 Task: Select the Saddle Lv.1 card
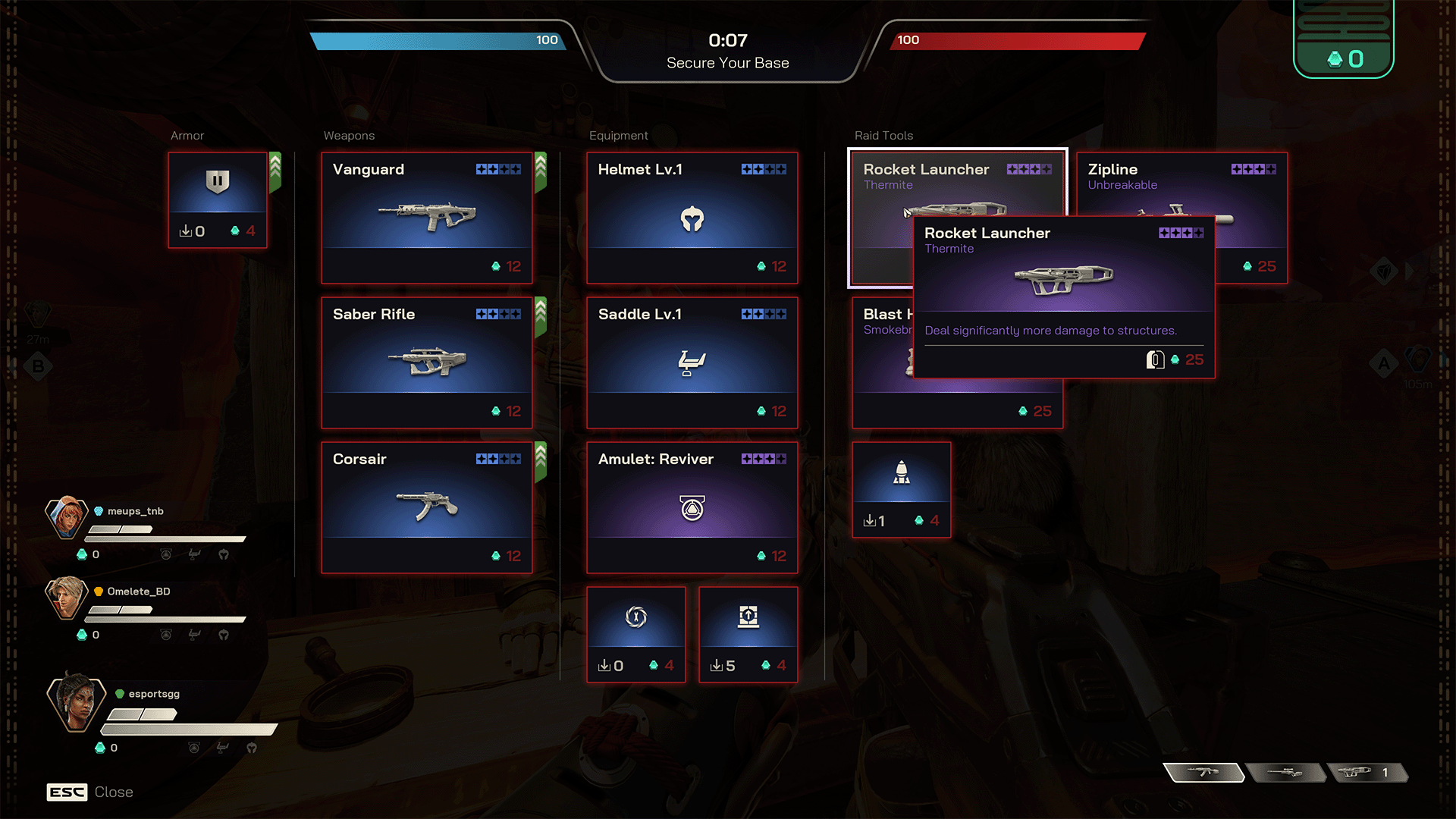tap(692, 362)
